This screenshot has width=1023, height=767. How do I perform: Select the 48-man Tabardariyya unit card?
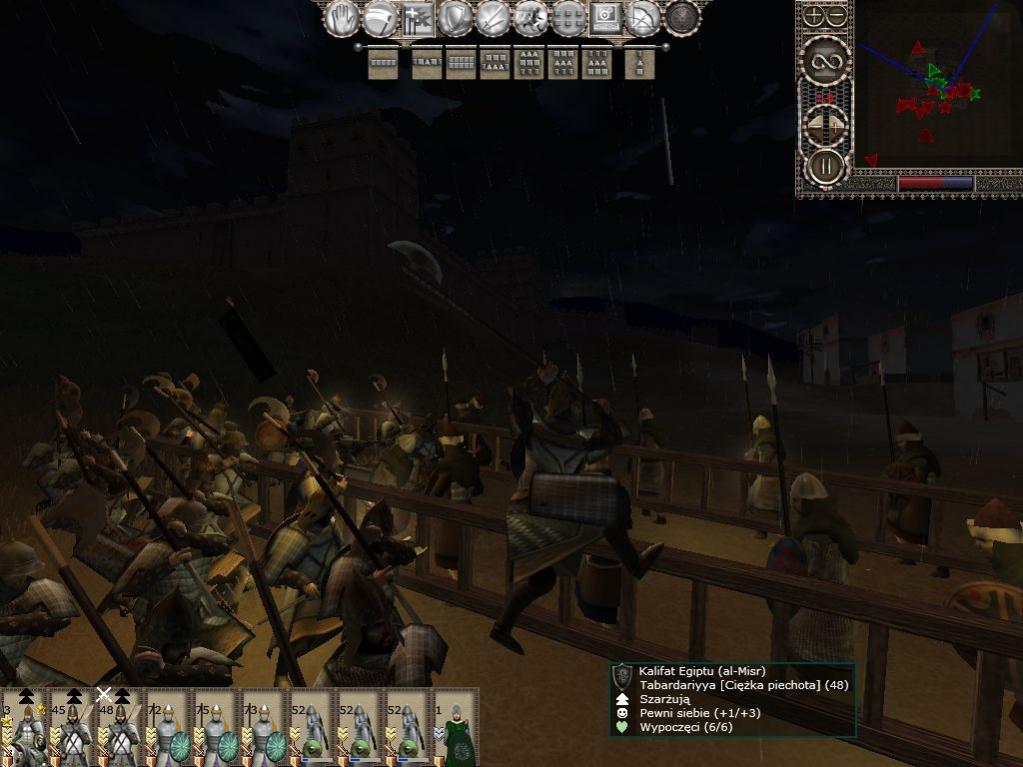point(121,727)
